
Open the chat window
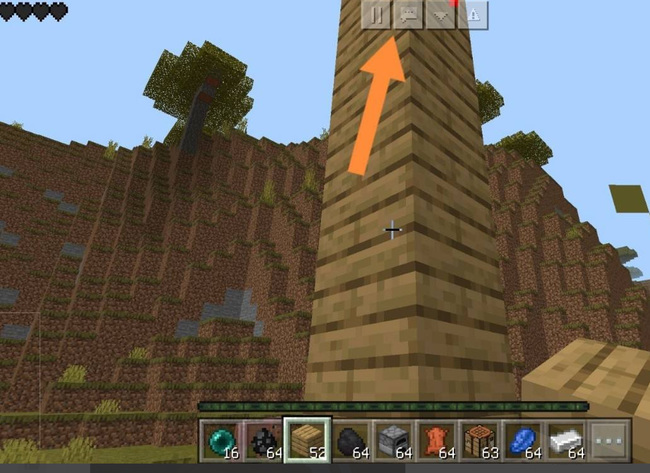(407, 14)
